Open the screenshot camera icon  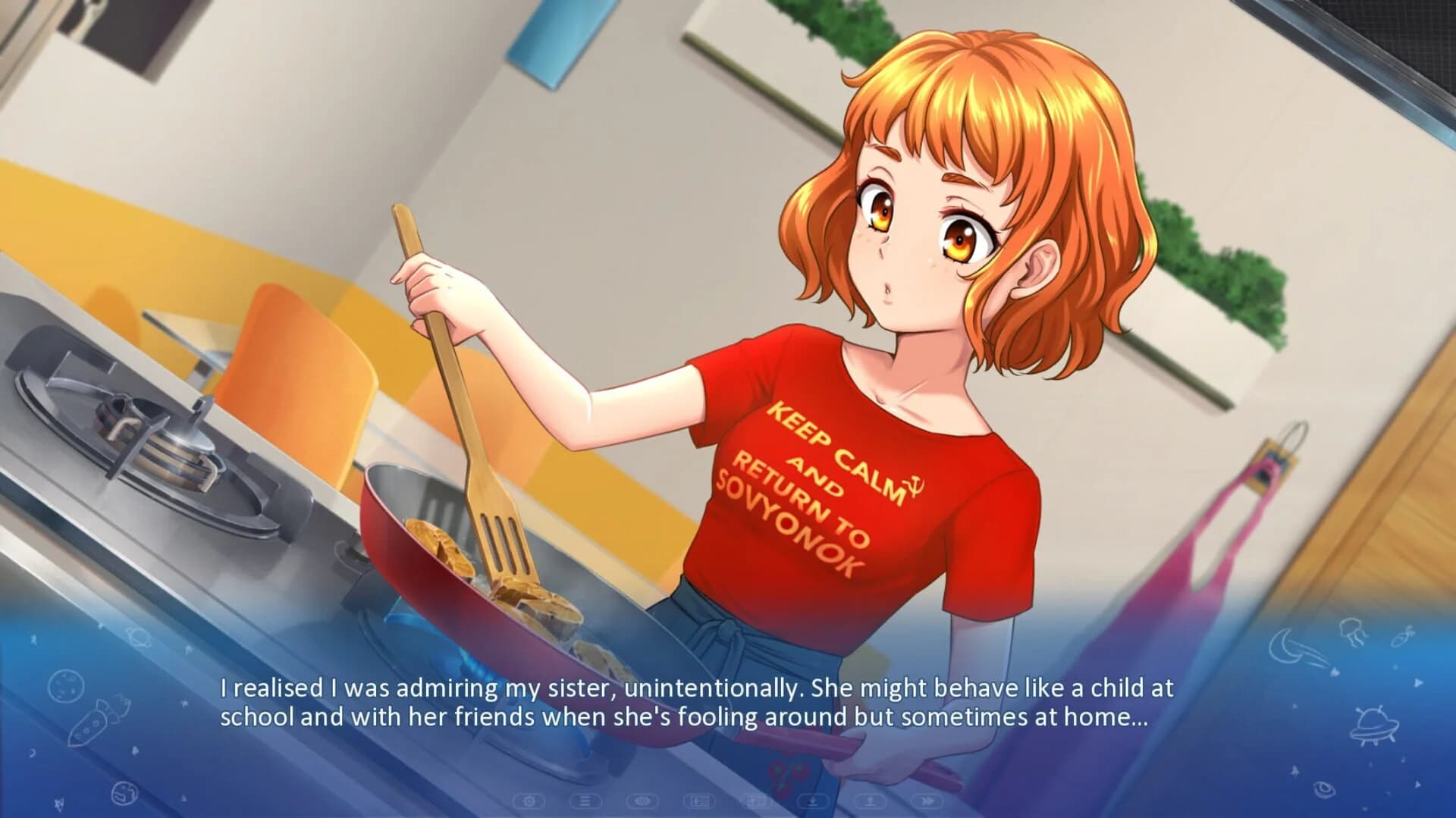click(x=528, y=801)
